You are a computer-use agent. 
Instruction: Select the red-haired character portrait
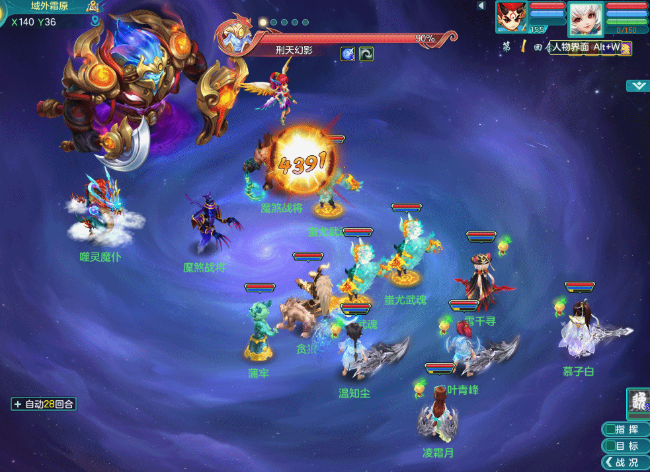[511, 17]
